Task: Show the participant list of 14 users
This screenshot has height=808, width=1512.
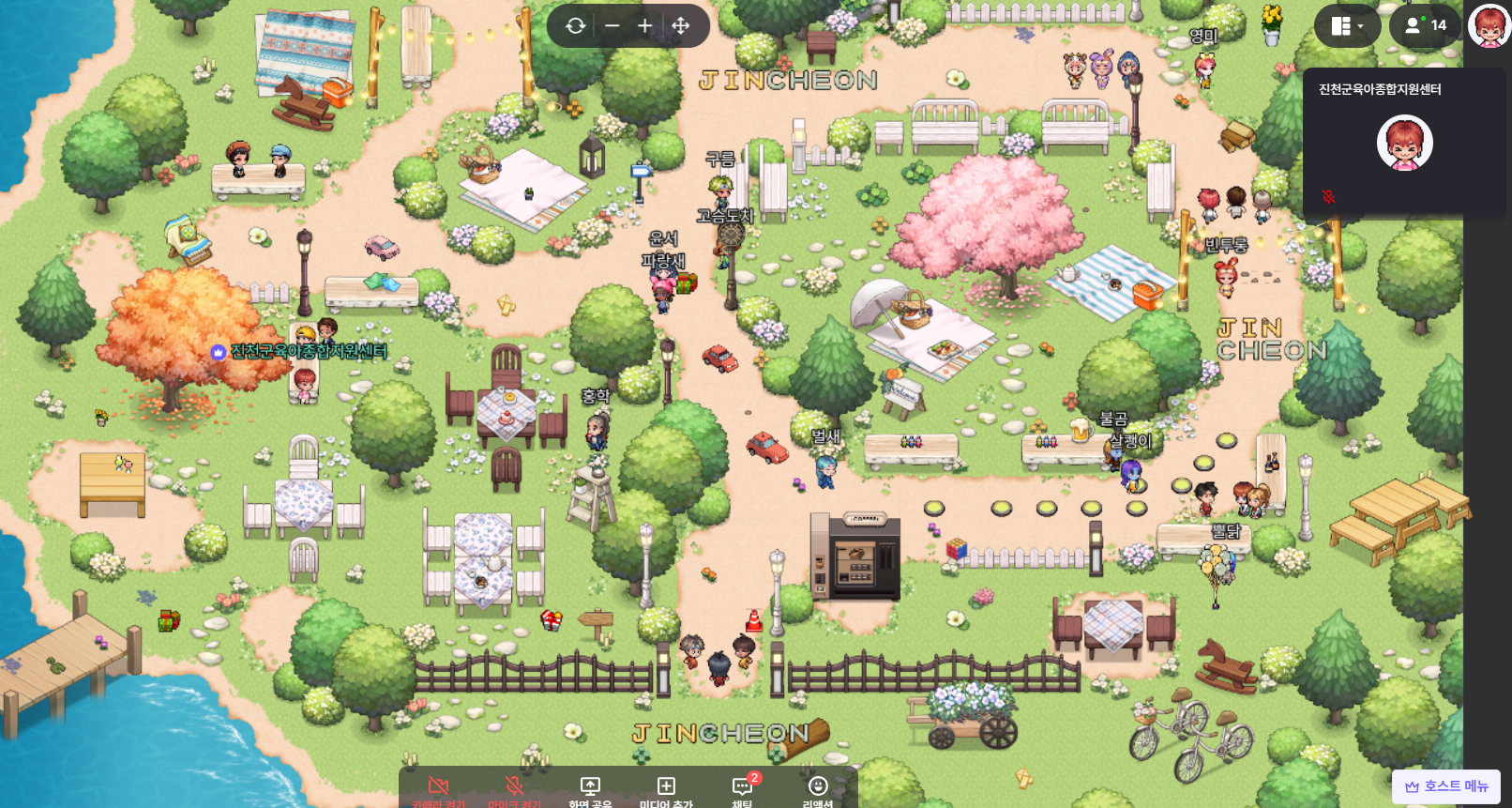Action: point(1425,26)
